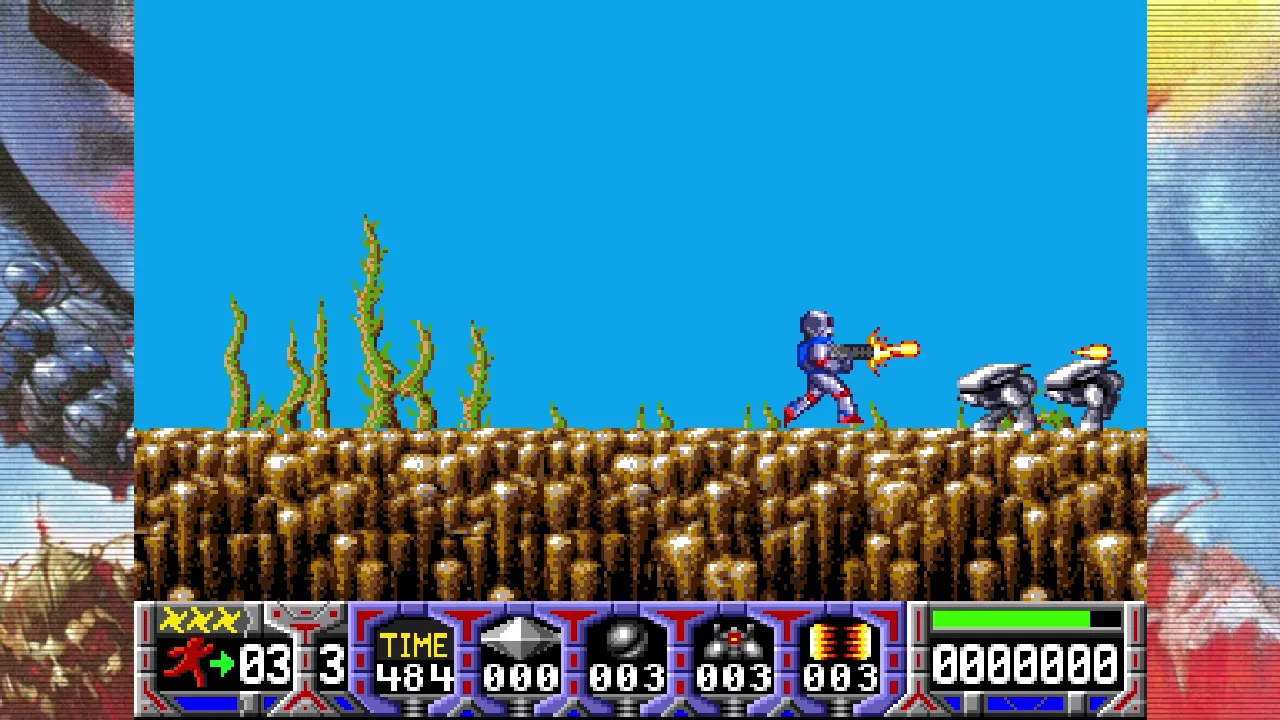Select the drone ship weapon icon

coord(736,640)
